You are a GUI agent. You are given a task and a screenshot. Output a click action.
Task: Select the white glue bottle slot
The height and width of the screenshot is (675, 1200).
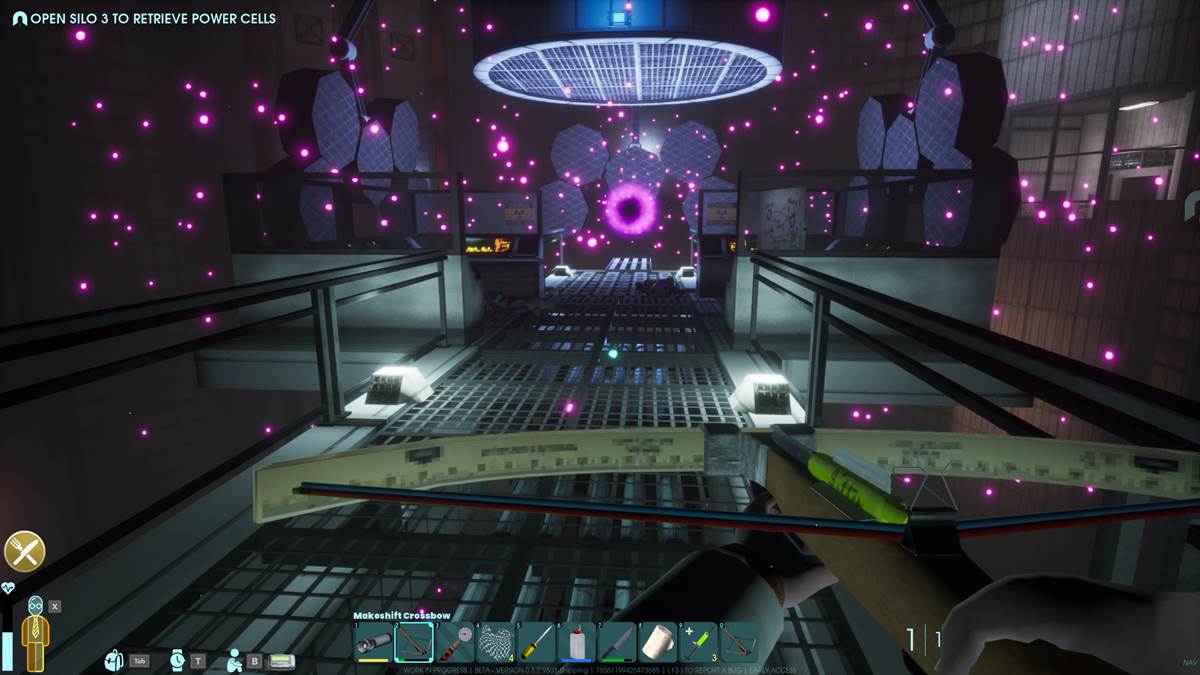(577, 642)
